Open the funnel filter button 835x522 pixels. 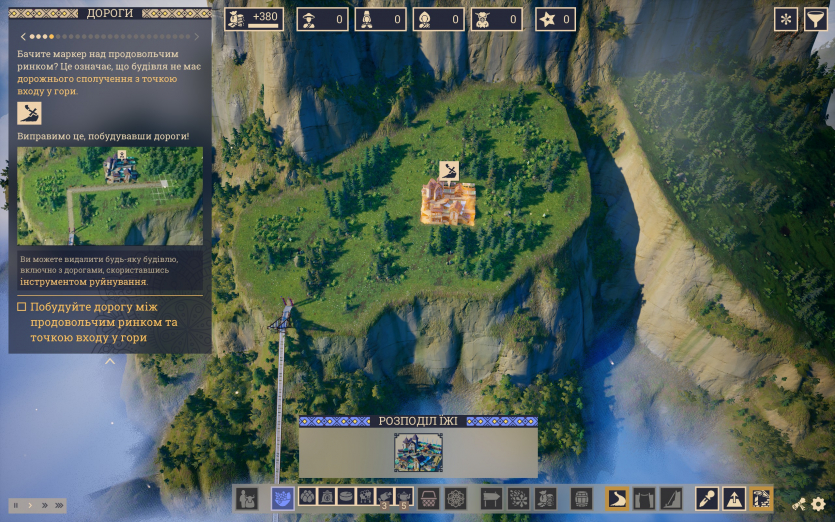815,19
